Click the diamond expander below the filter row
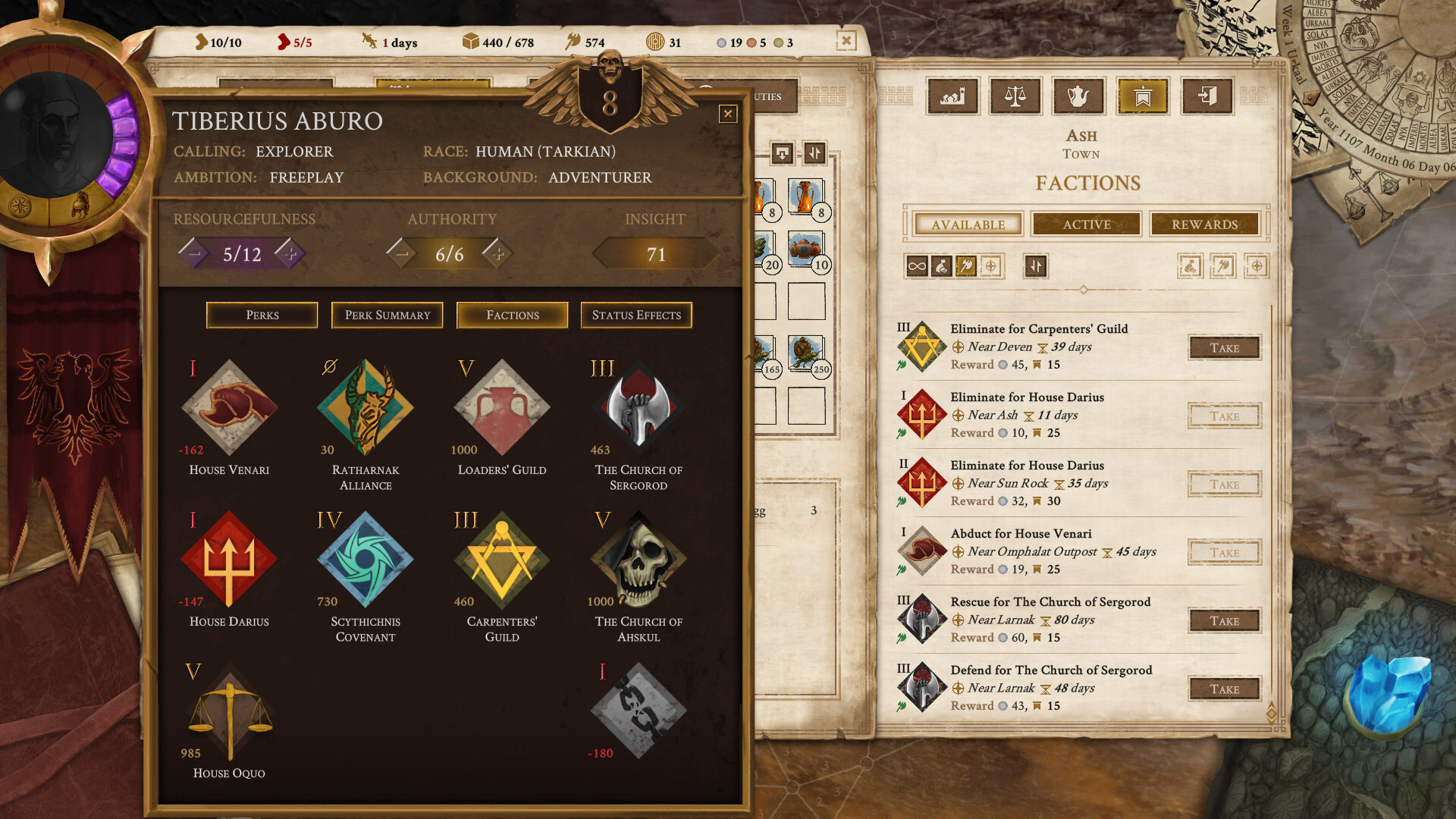 [x=1084, y=288]
